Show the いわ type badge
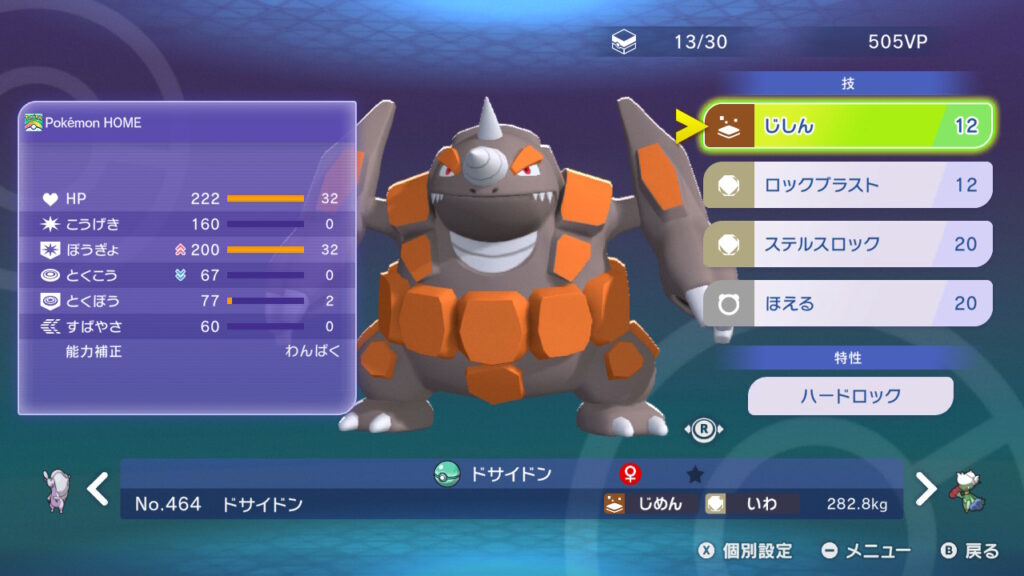Image resolution: width=1024 pixels, height=576 pixels. 750,504
